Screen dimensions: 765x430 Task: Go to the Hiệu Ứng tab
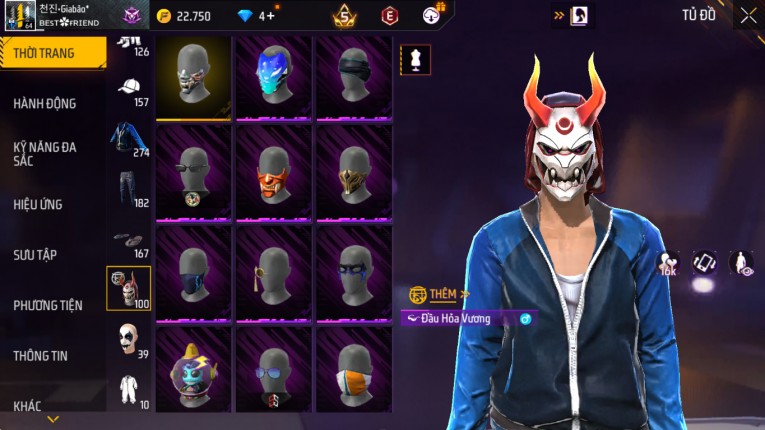pos(38,204)
